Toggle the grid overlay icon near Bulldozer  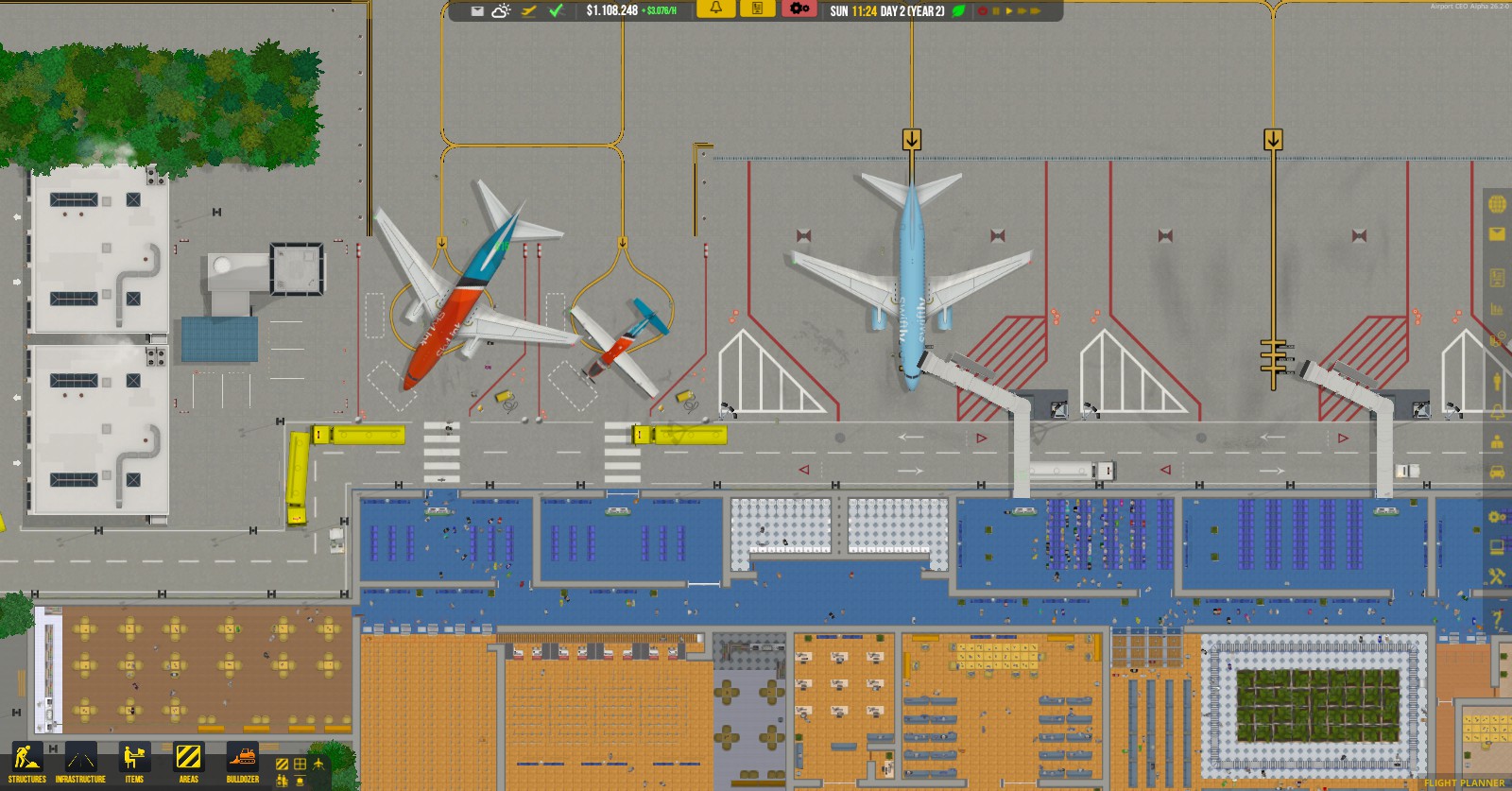[x=300, y=764]
